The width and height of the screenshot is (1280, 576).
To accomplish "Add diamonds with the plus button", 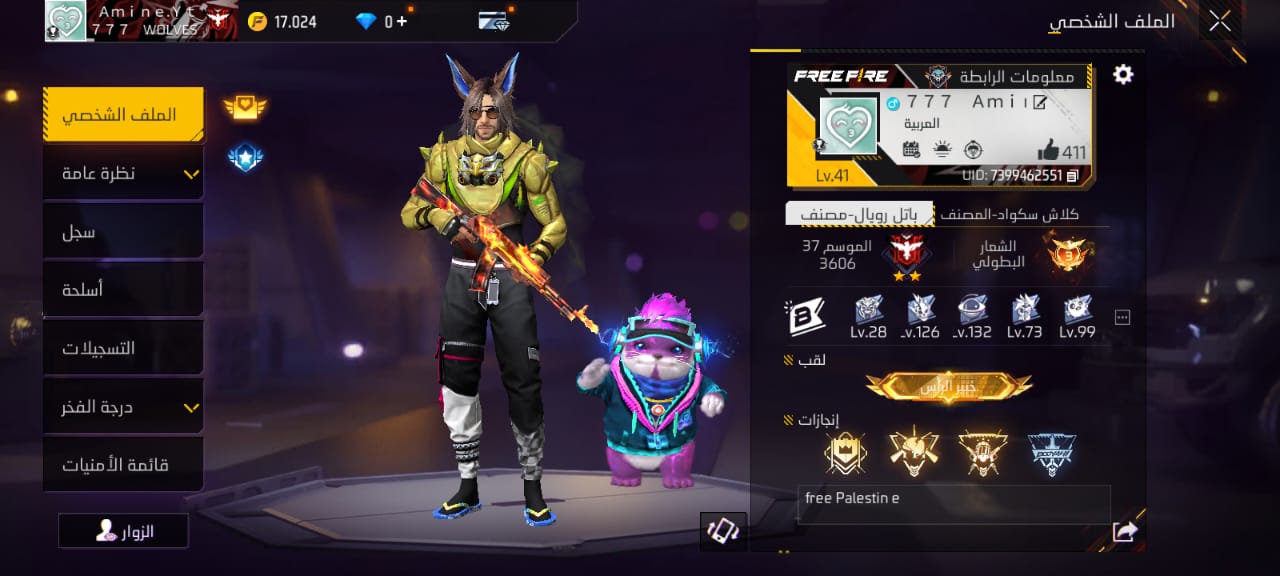I will (x=402, y=21).
